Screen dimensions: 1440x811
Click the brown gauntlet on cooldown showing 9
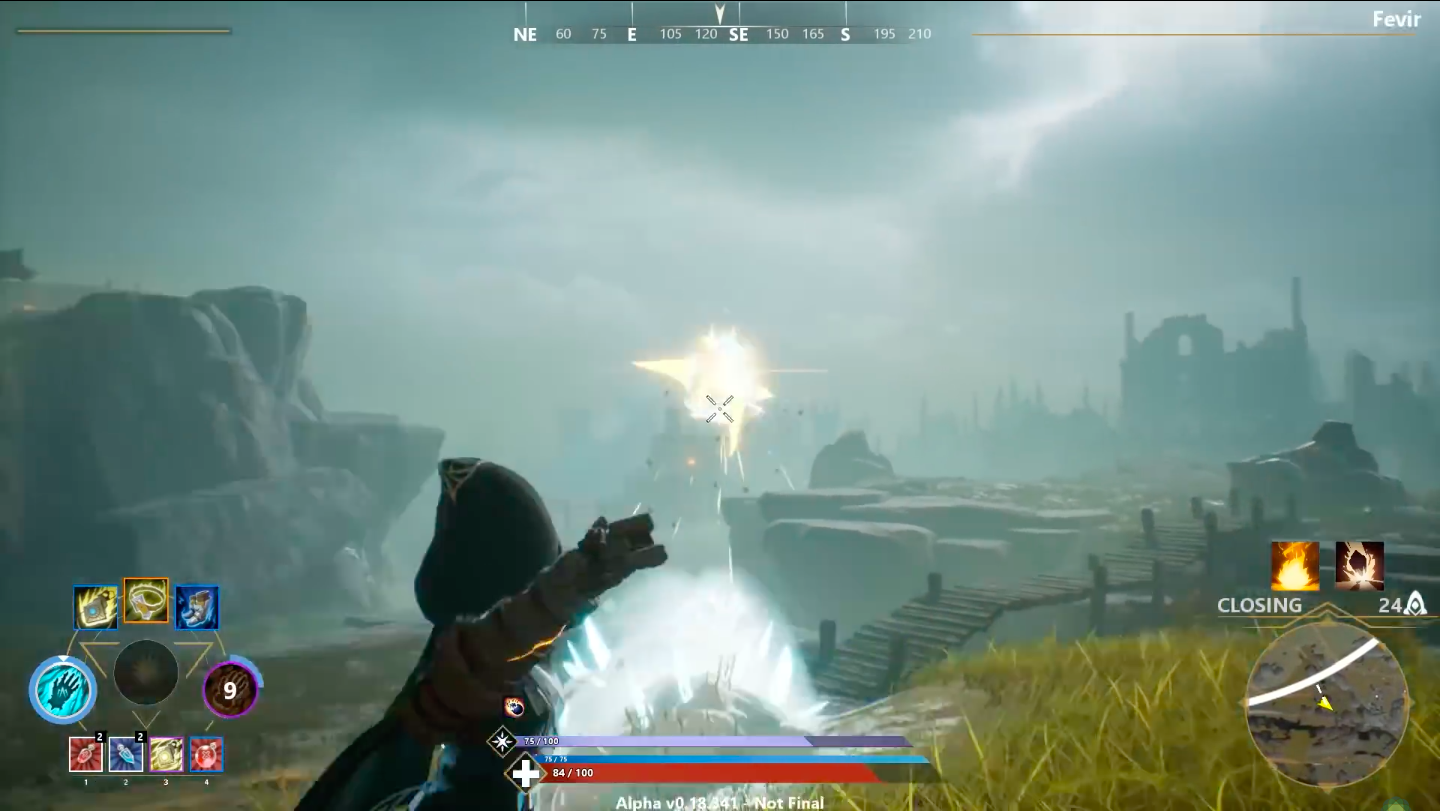pos(230,689)
